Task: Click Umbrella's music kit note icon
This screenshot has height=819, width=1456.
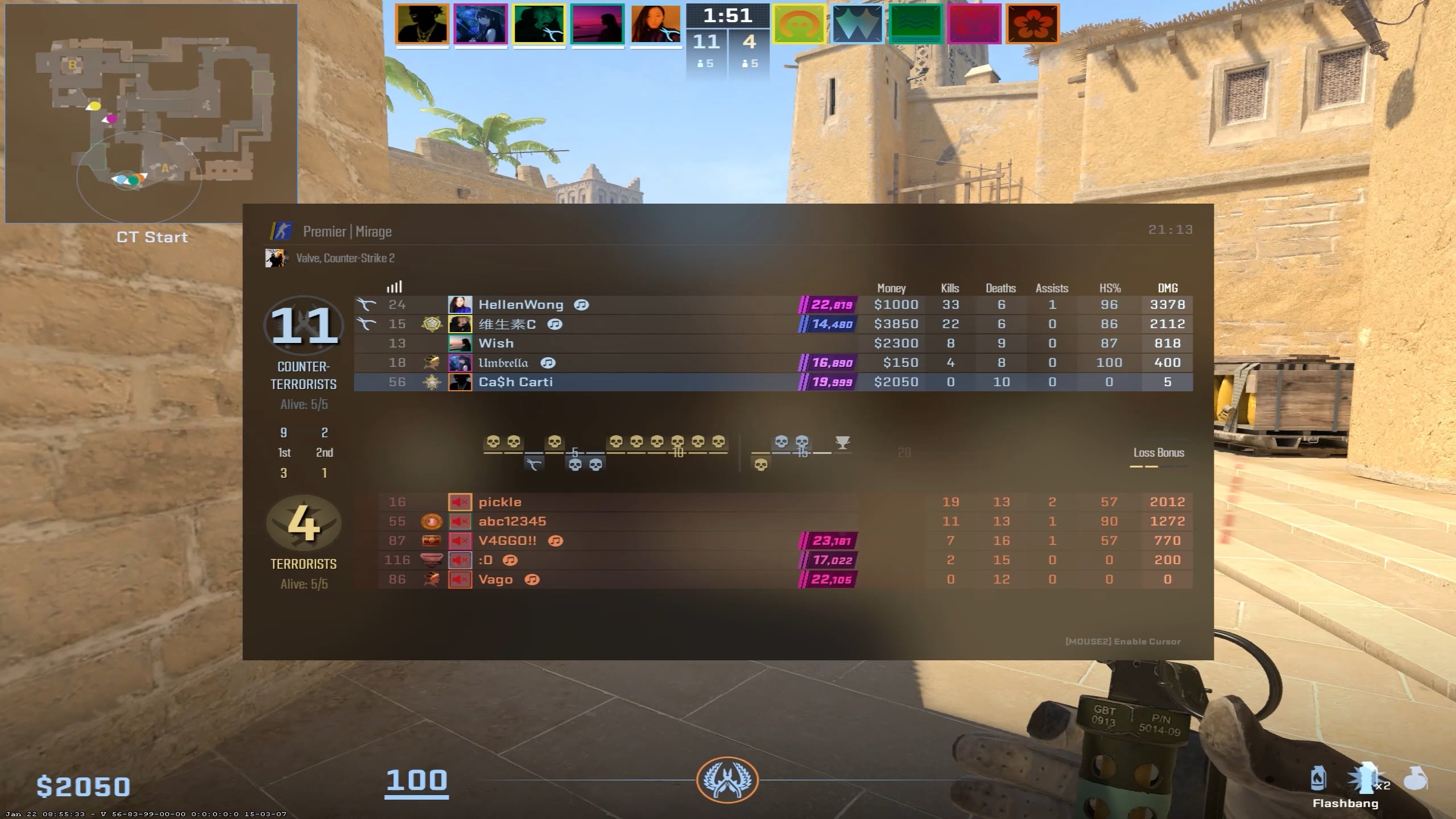Action: (x=548, y=363)
